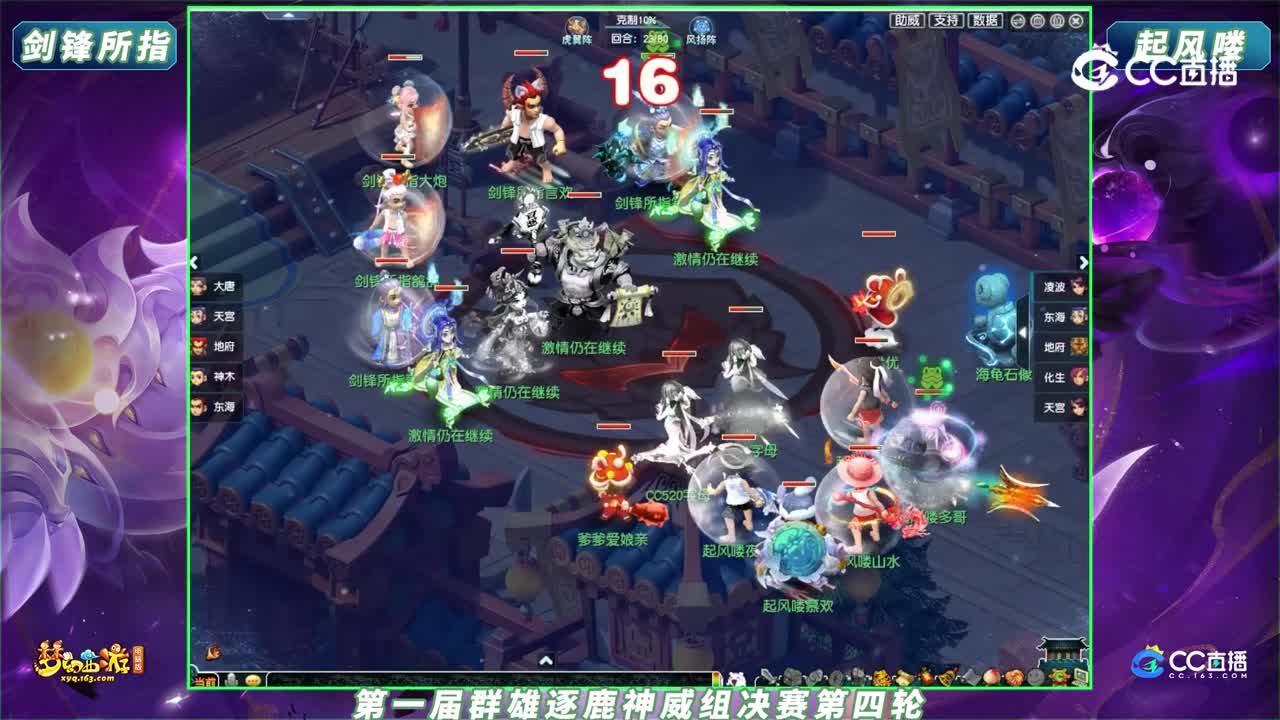Click the peach item icon in the bottom tray
This screenshot has height=720, width=1280.
(x=989, y=676)
